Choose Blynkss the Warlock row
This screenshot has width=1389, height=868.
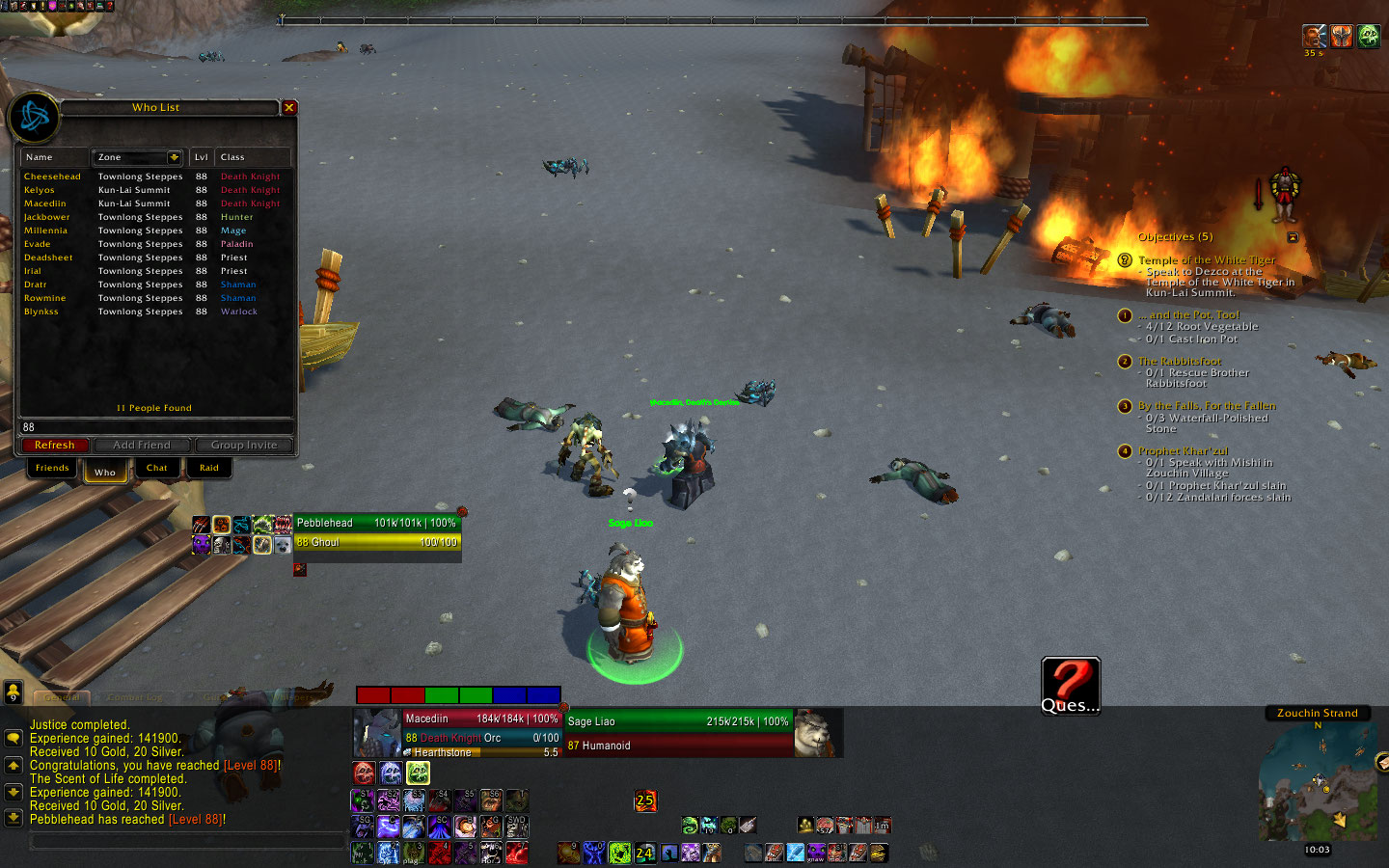(x=41, y=312)
